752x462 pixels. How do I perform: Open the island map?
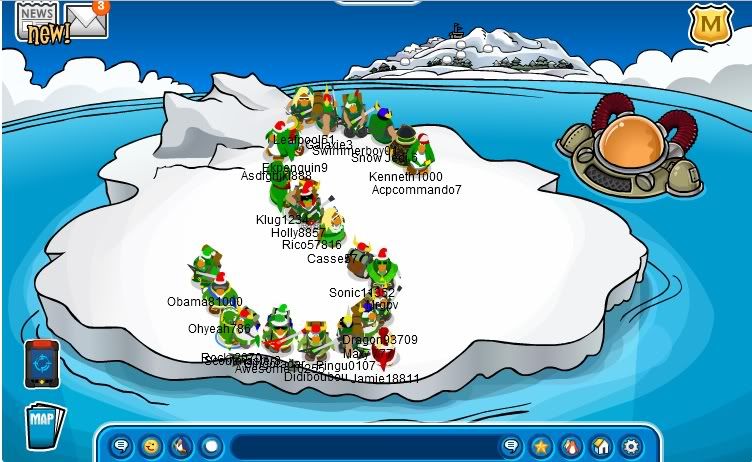tap(43, 423)
